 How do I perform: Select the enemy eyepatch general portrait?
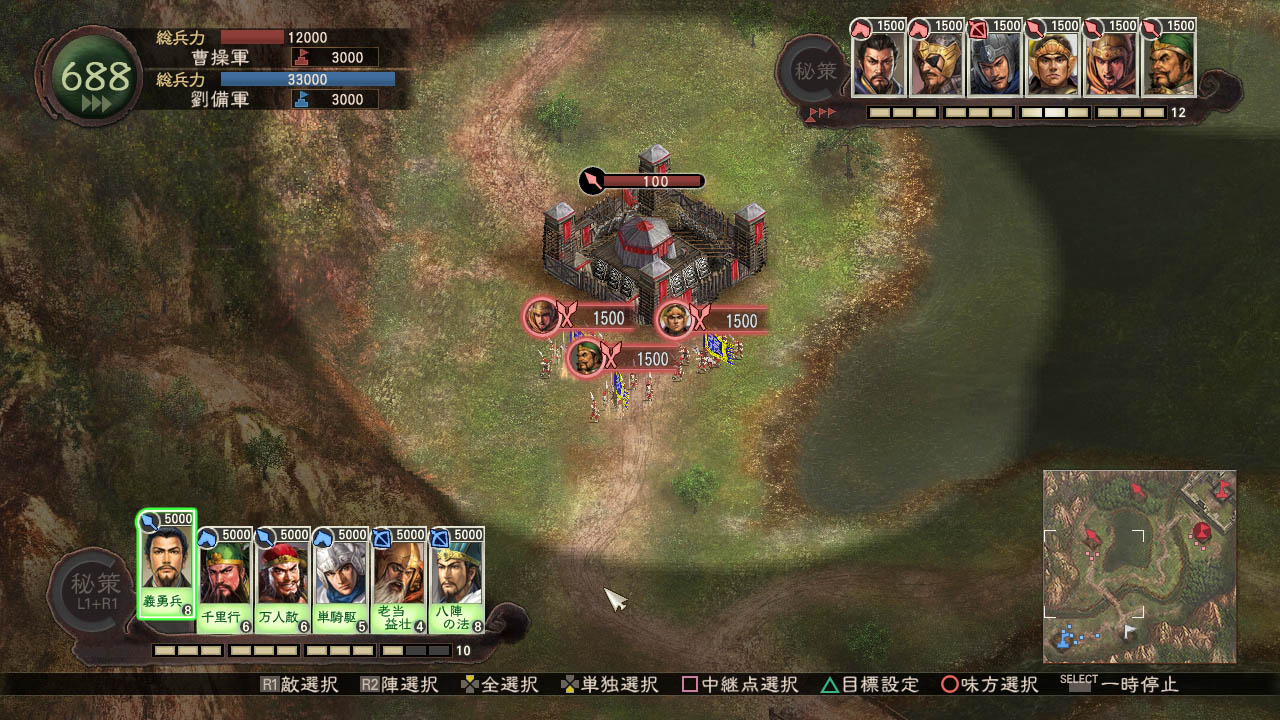click(936, 60)
